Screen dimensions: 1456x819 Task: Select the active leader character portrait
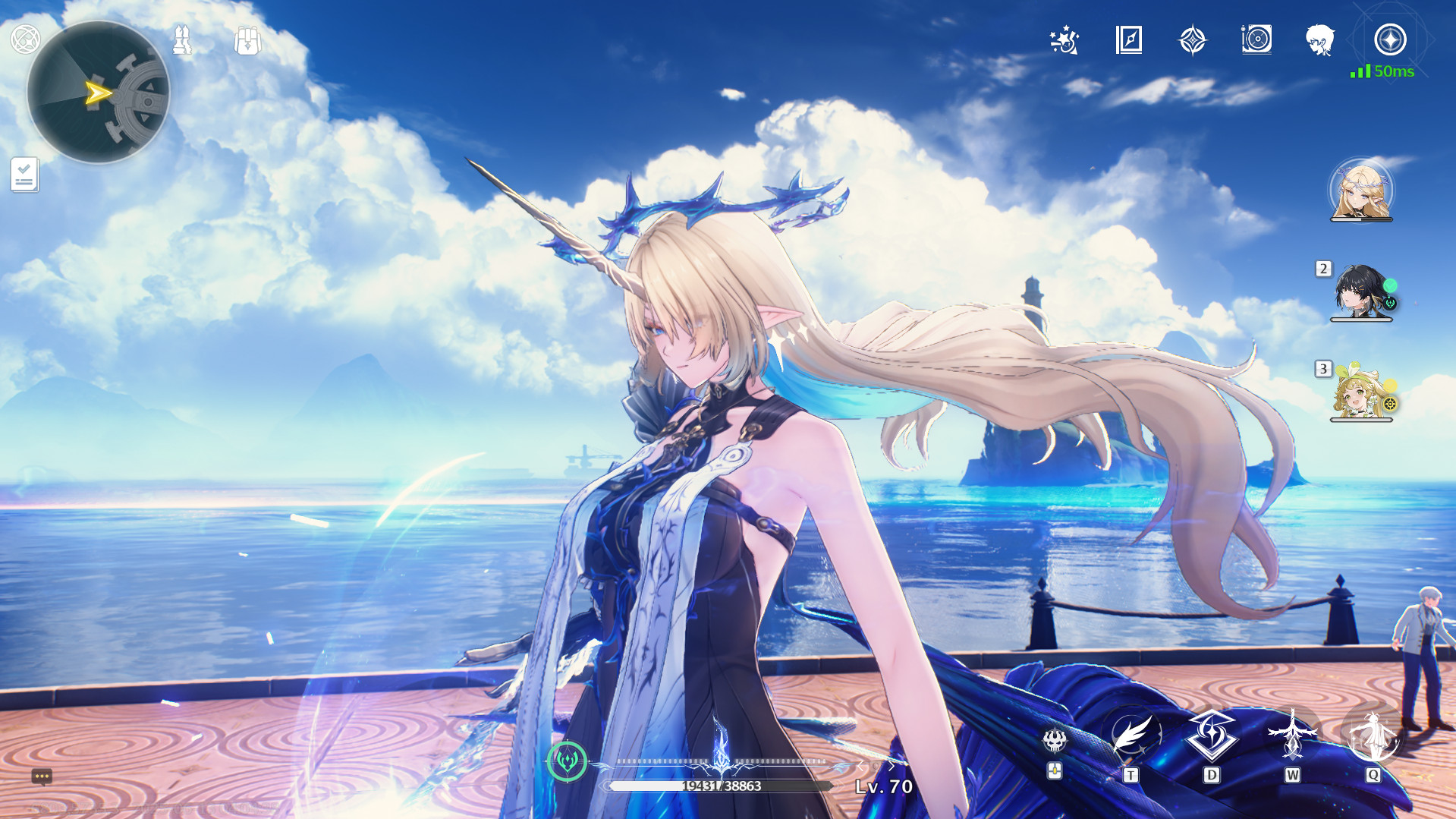tap(1362, 192)
